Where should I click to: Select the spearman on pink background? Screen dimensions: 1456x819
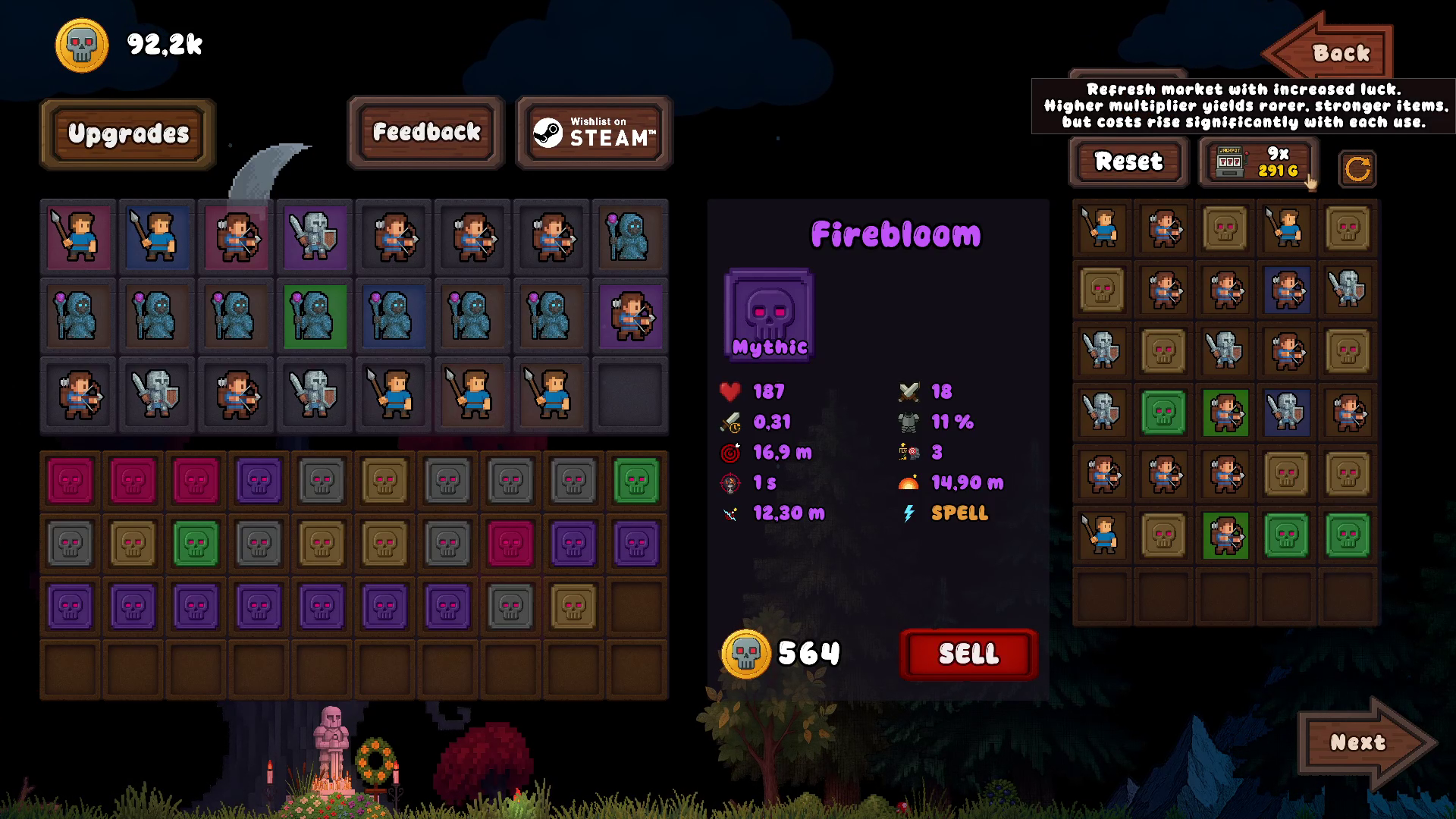point(79,237)
